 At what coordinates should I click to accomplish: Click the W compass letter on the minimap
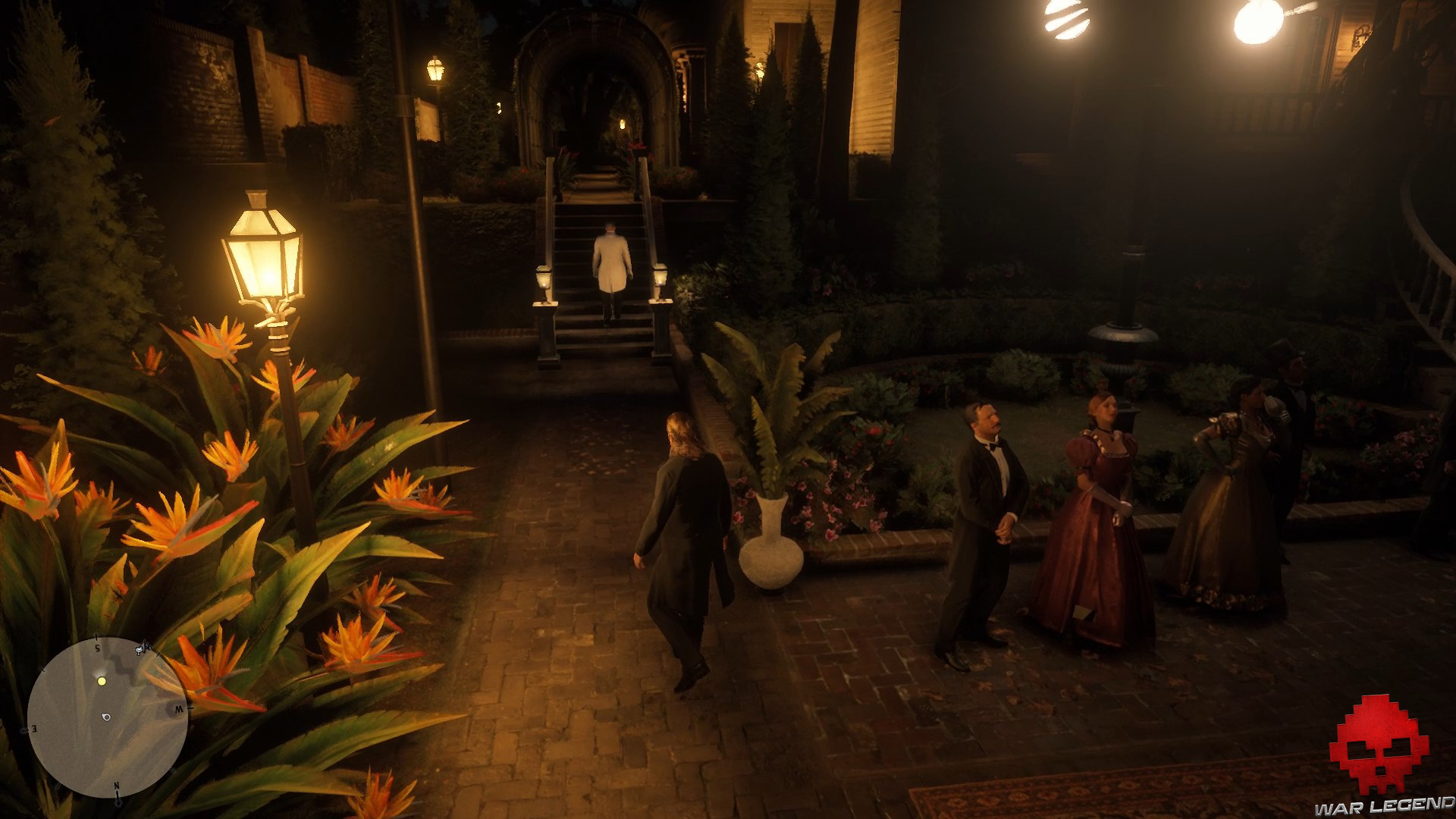pos(179,709)
